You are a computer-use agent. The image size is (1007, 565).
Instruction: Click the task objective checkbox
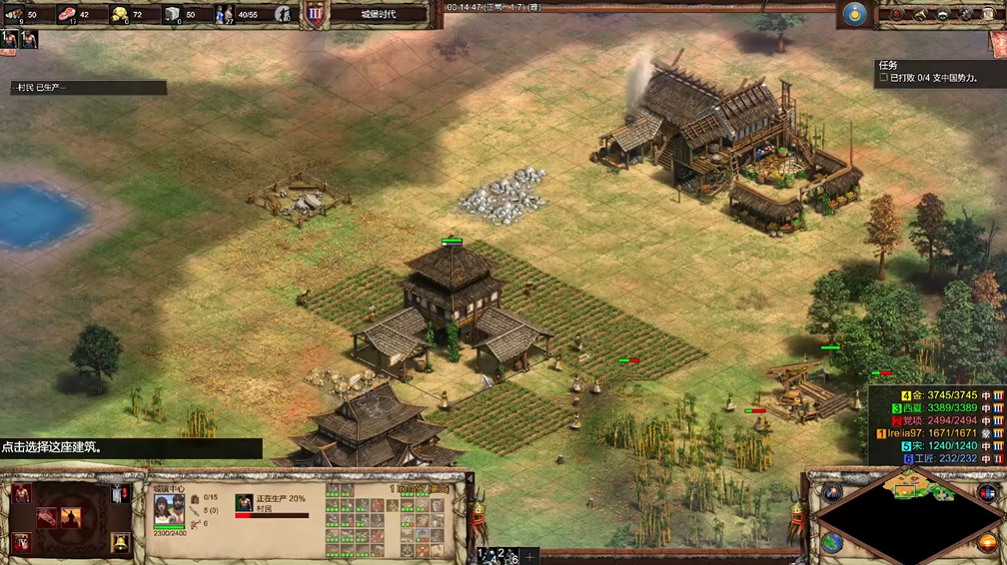(x=883, y=78)
